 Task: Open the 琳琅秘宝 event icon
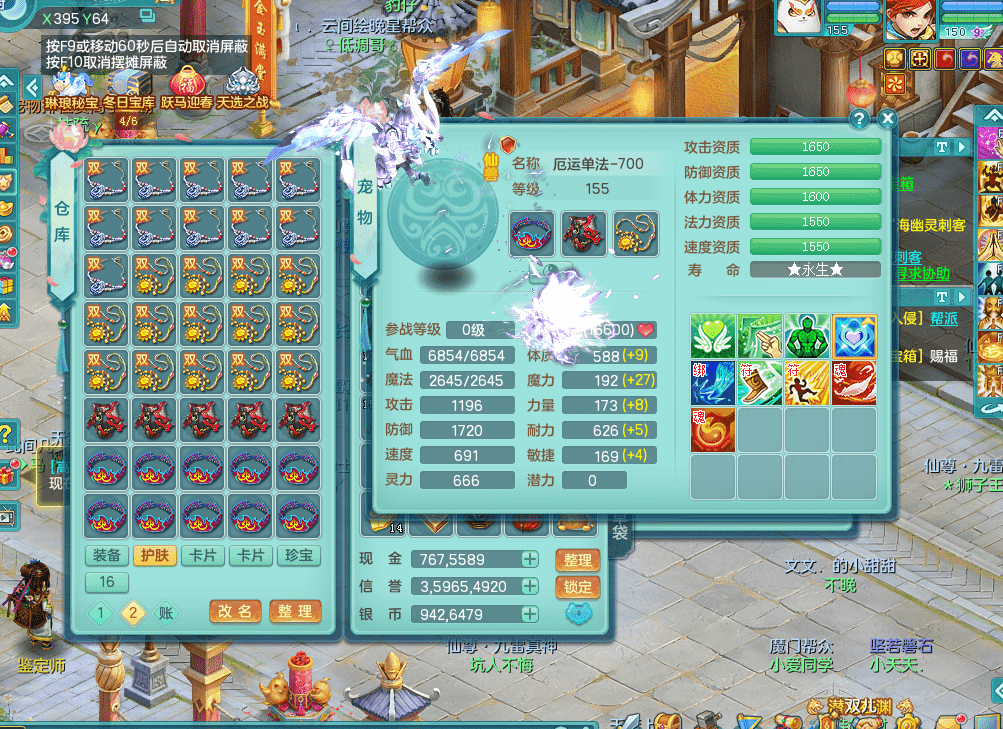point(71,87)
